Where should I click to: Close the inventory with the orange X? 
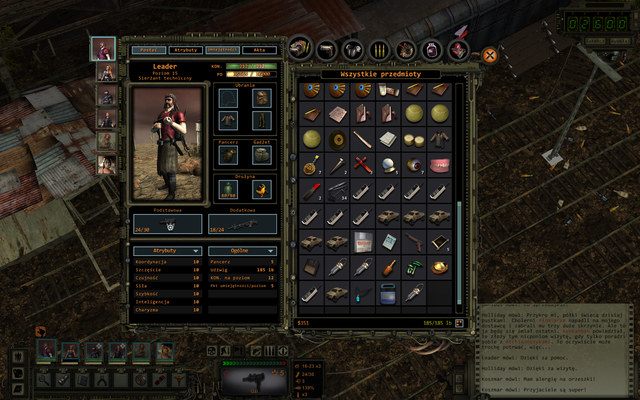click(489, 56)
